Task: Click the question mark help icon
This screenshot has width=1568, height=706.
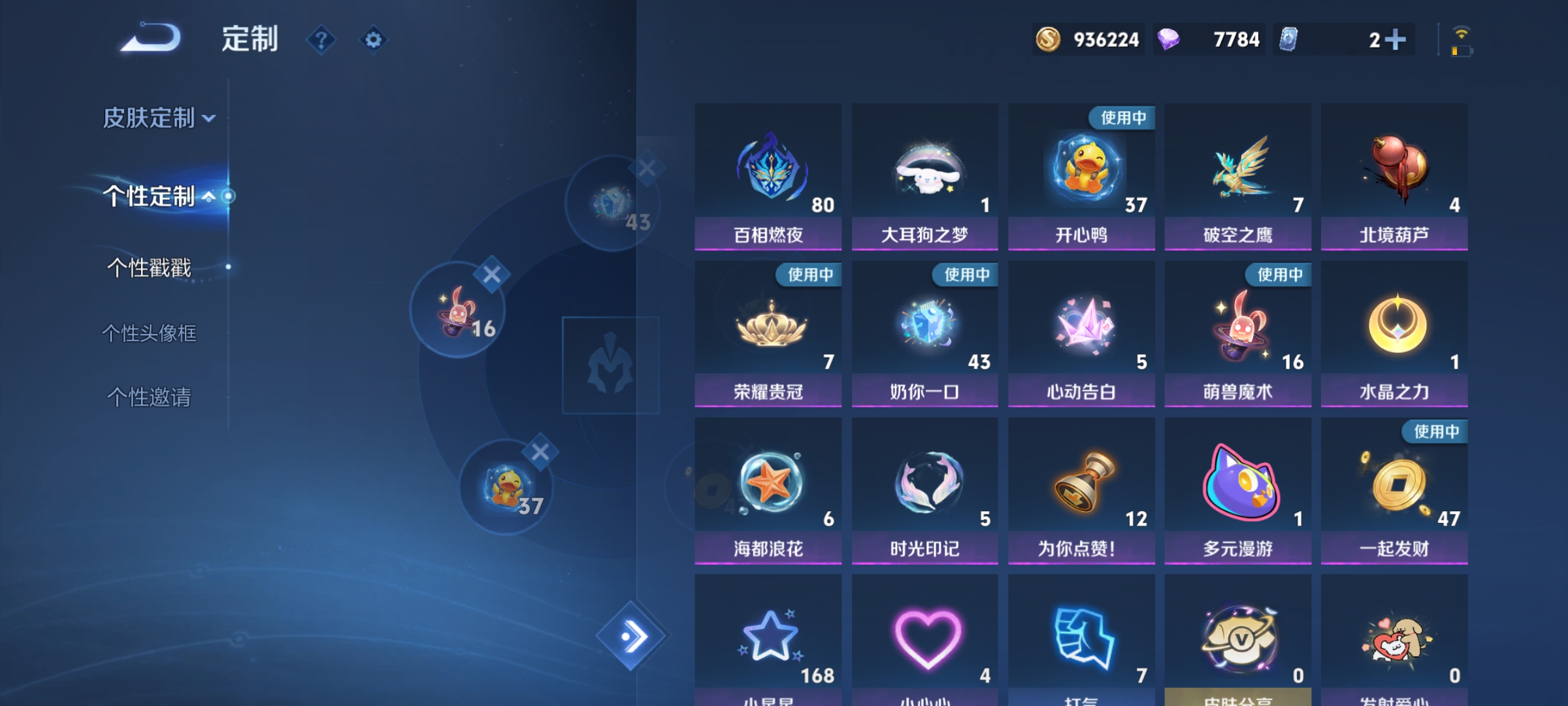Action: click(321, 40)
